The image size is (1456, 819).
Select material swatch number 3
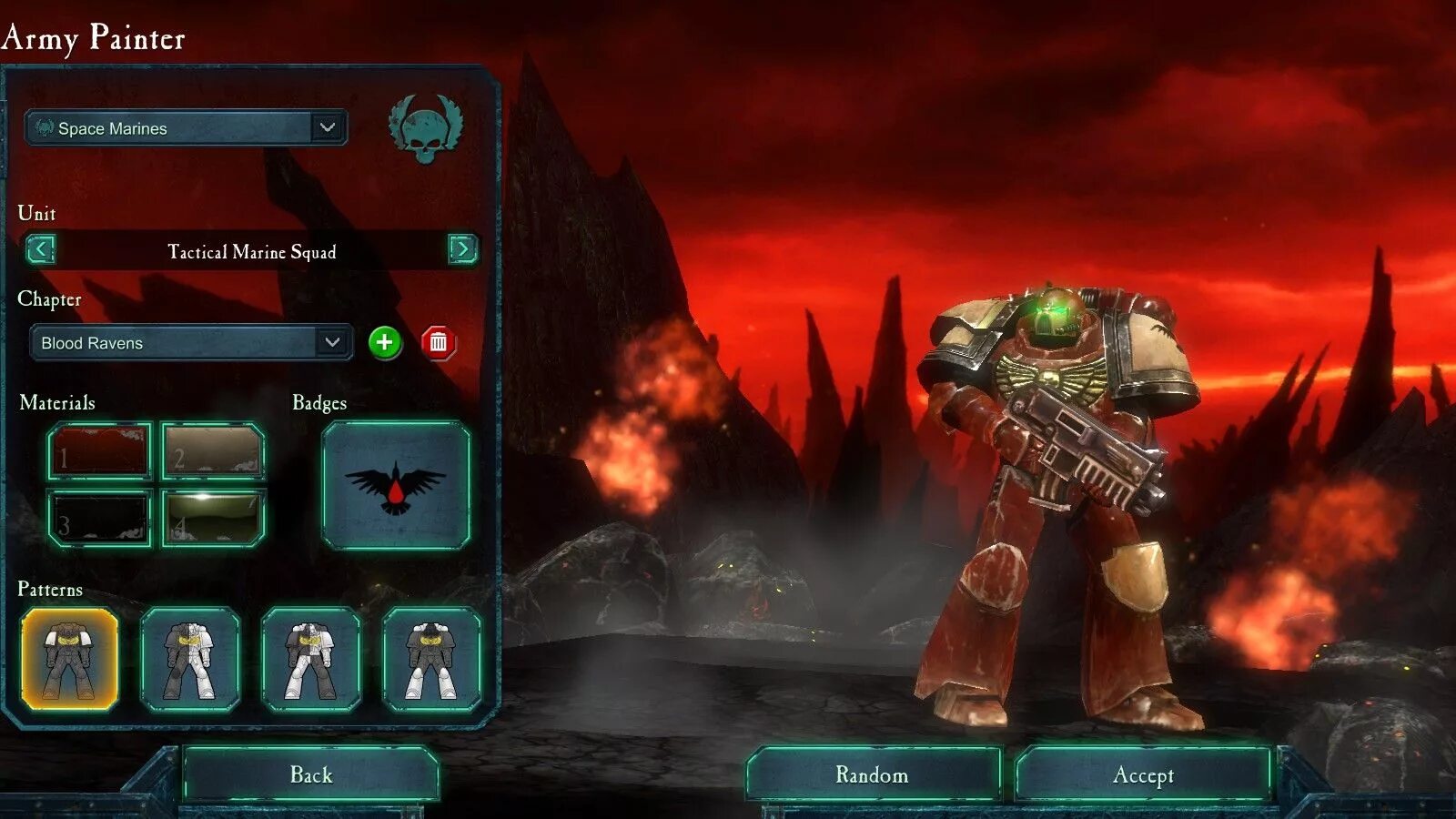click(99, 519)
